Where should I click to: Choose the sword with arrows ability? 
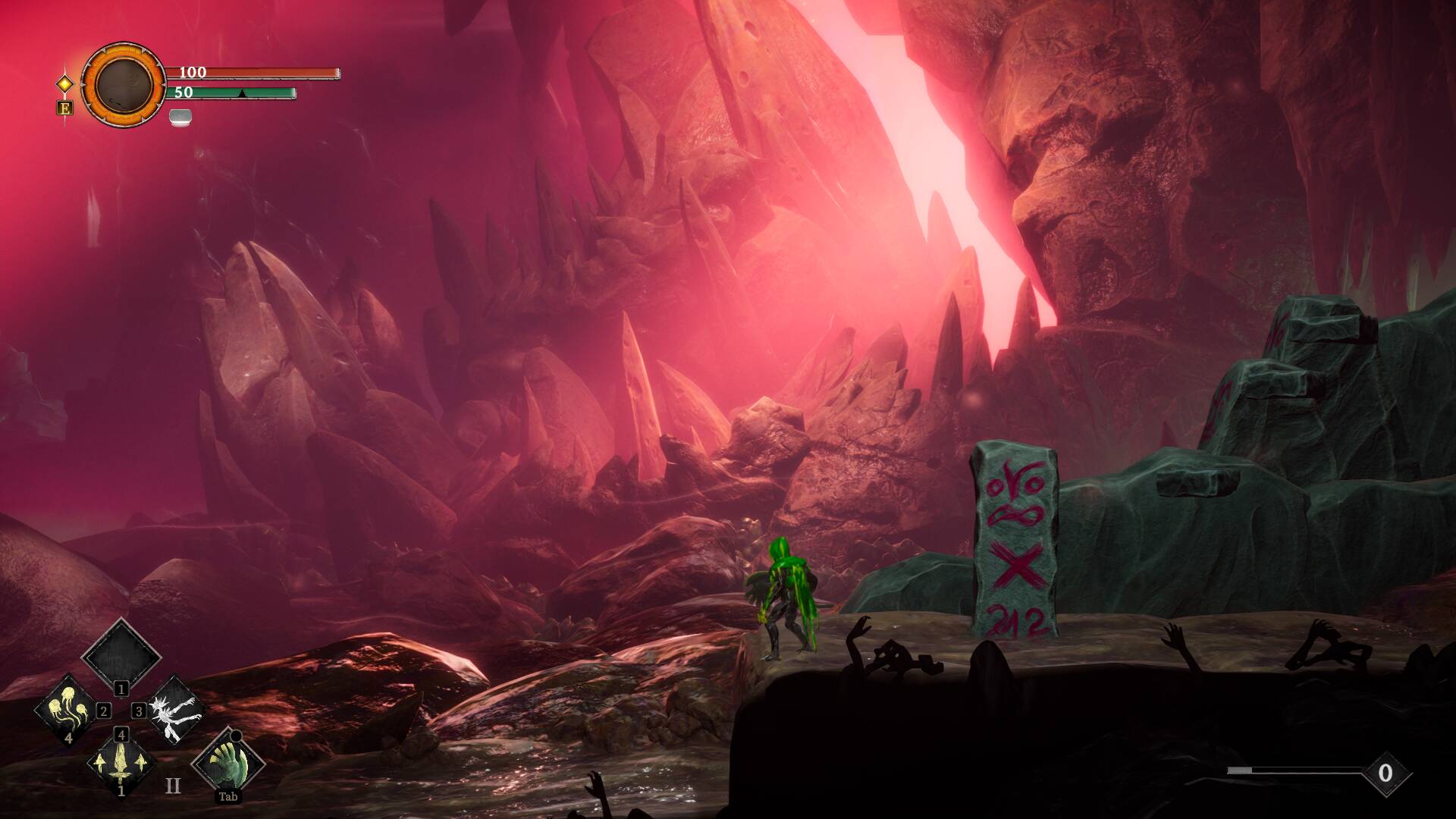click(x=121, y=764)
